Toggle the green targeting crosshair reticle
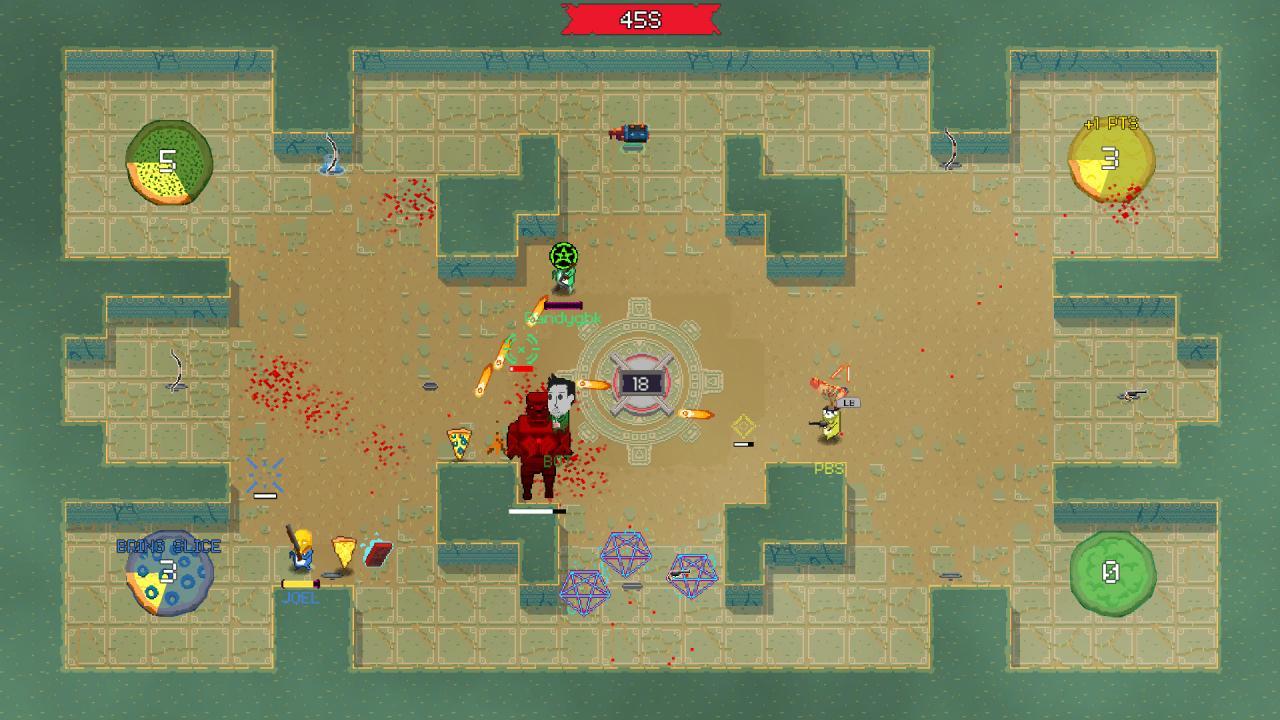The width and height of the screenshot is (1280, 720). pyautogui.click(x=524, y=349)
